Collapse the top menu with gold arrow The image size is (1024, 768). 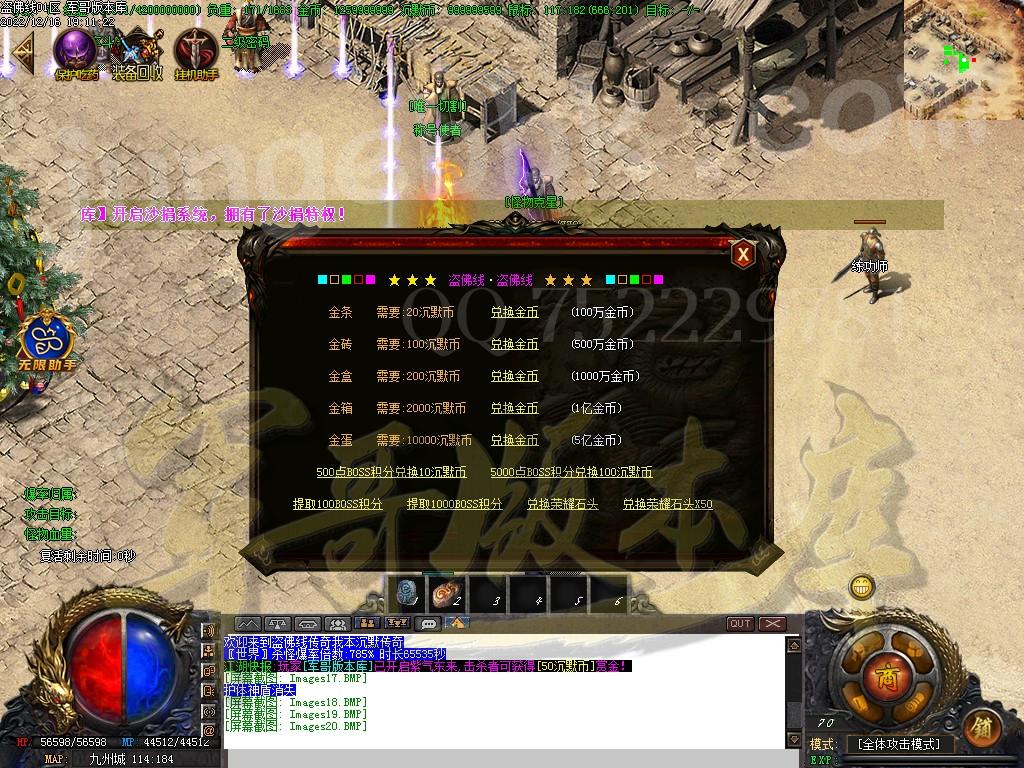click(22, 48)
